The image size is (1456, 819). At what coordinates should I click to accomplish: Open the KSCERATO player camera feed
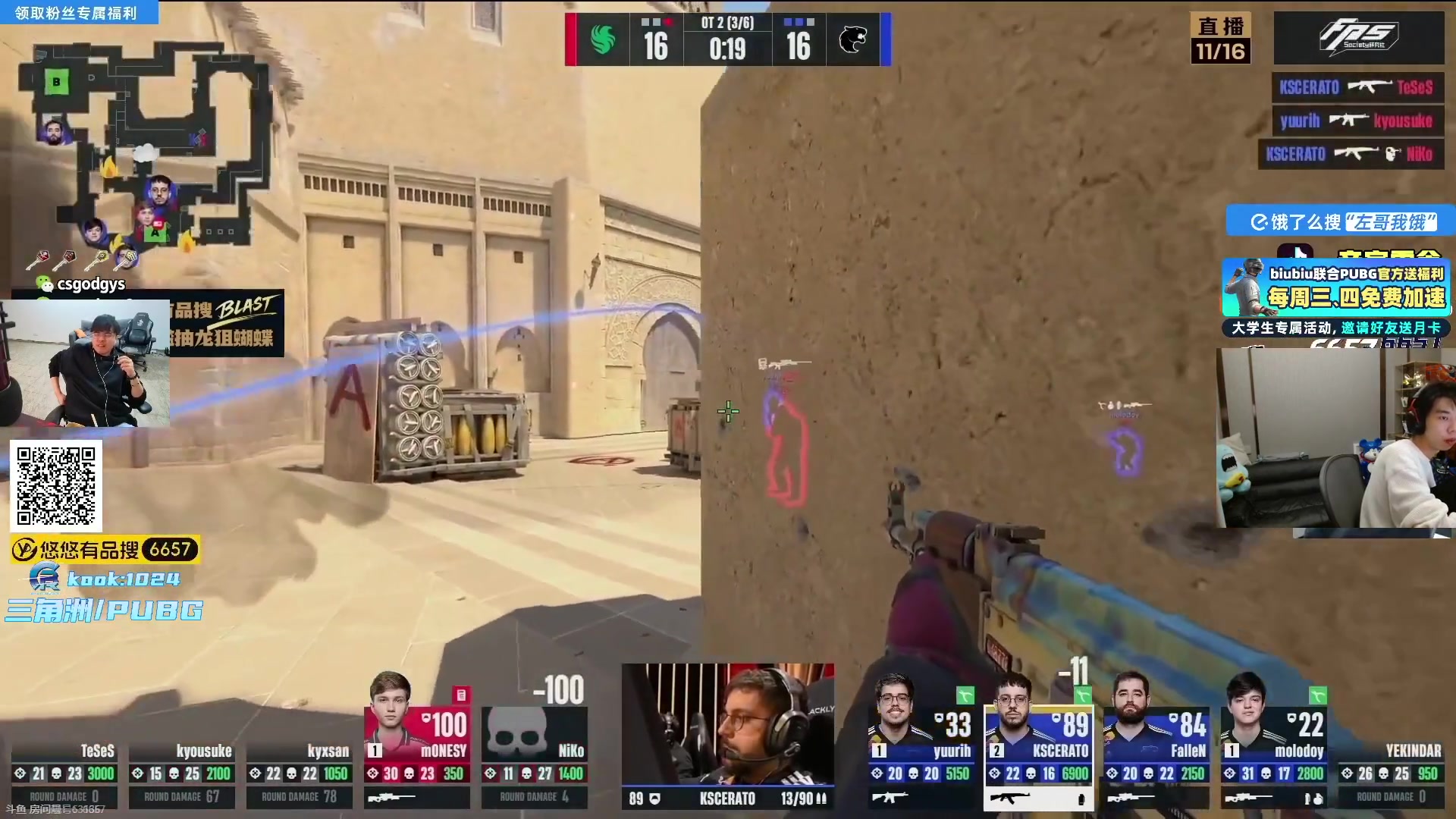tap(728, 724)
